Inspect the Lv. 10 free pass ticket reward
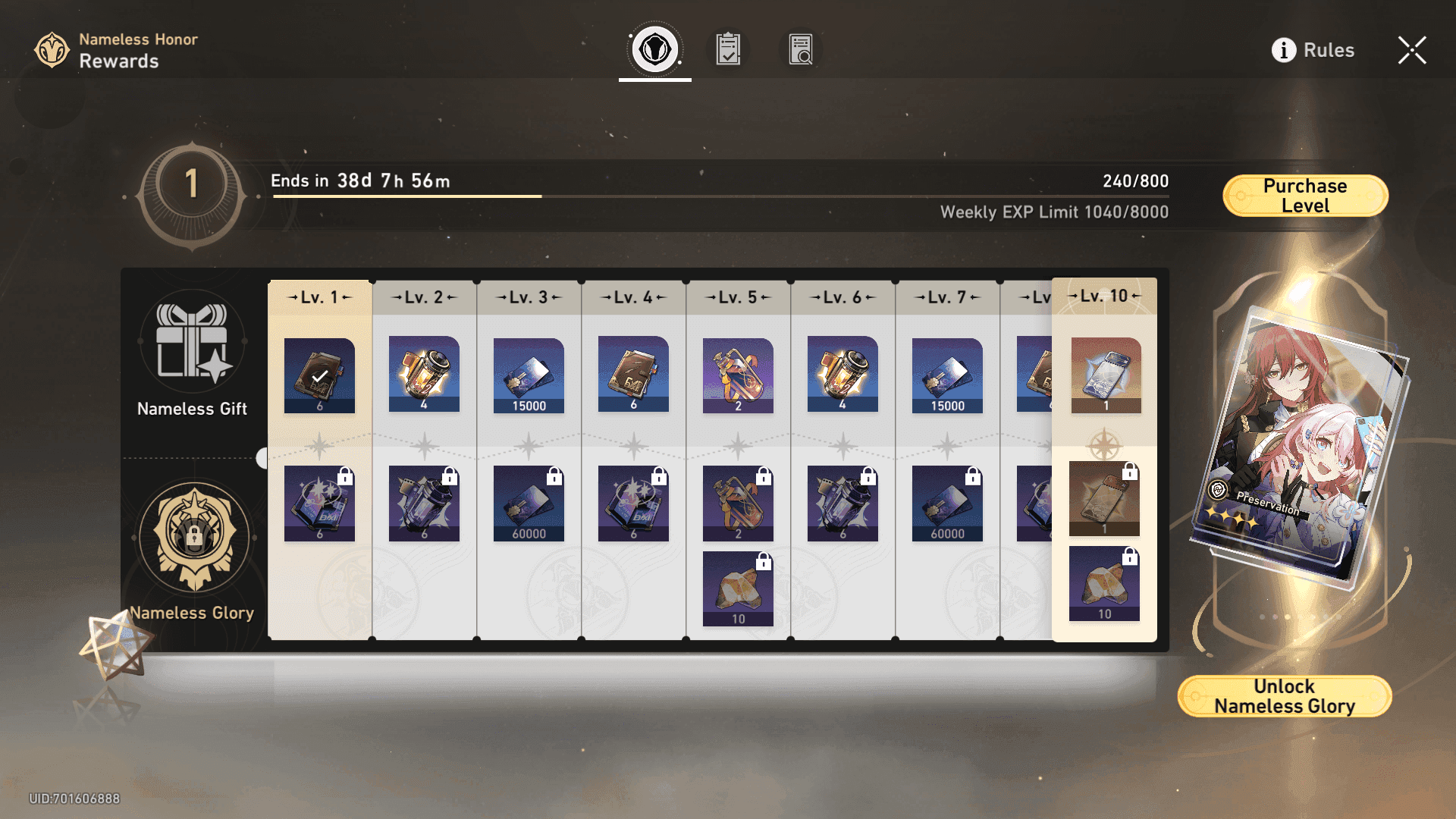Image resolution: width=1456 pixels, height=819 pixels. tap(1106, 375)
